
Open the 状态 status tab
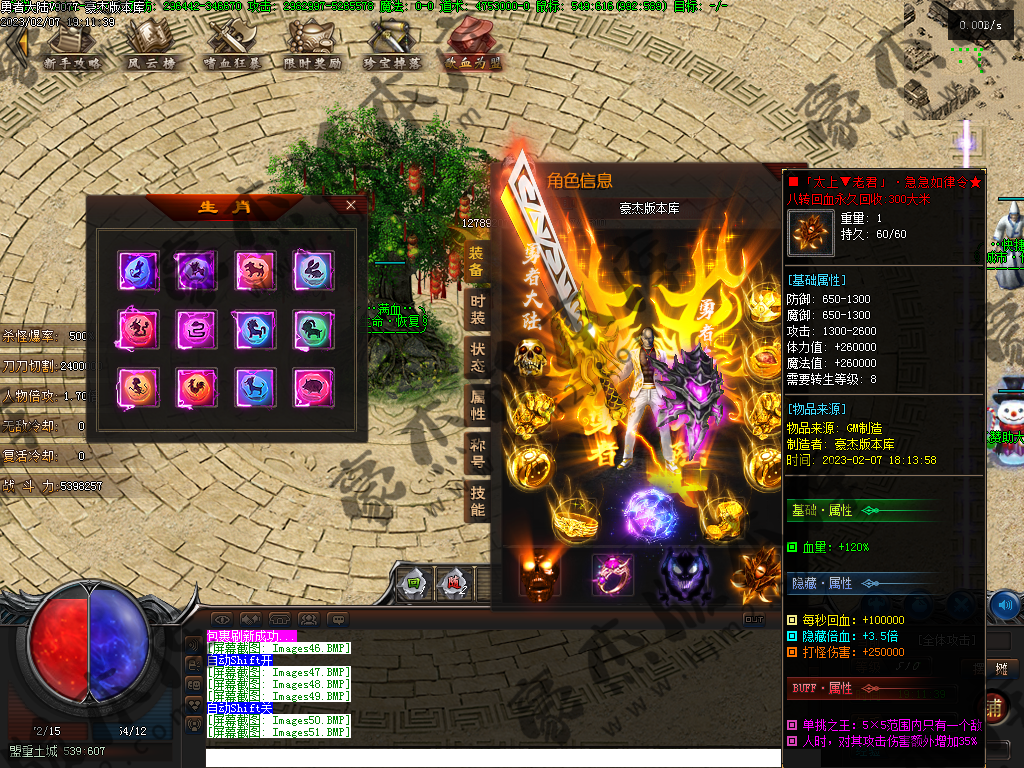(x=477, y=355)
